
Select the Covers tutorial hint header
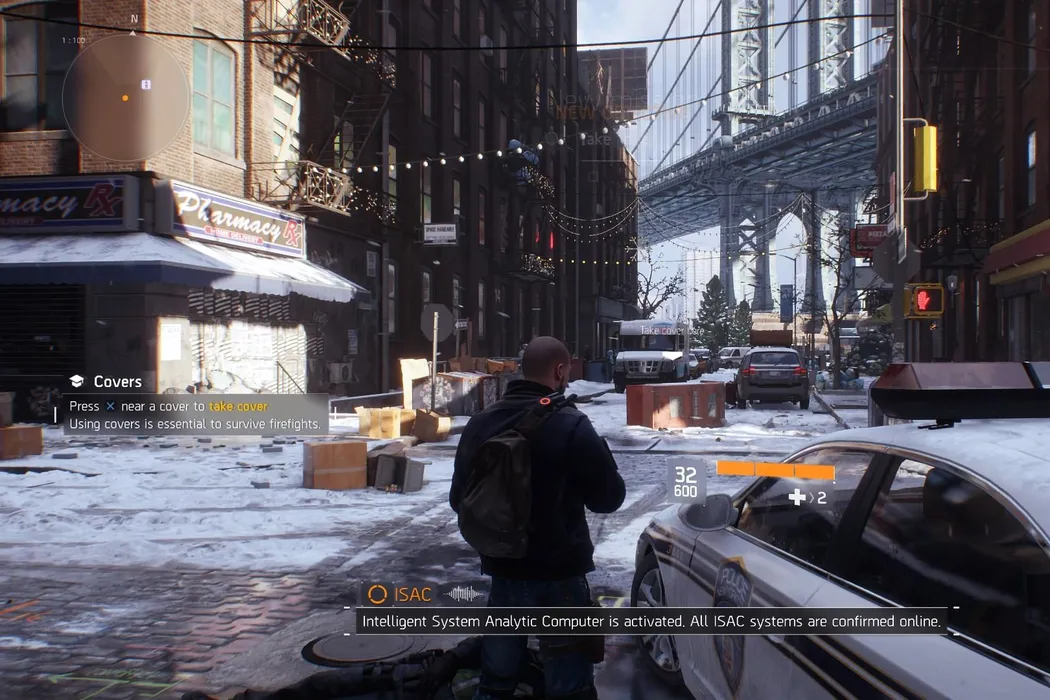tap(107, 381)
